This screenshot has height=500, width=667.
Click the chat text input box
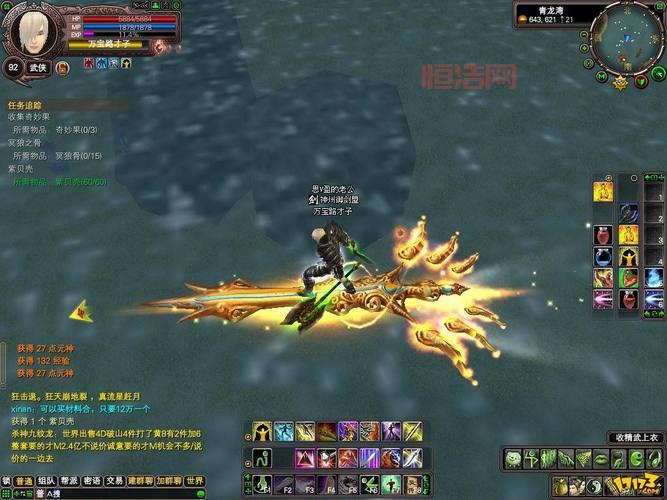[x=110, y=493]
